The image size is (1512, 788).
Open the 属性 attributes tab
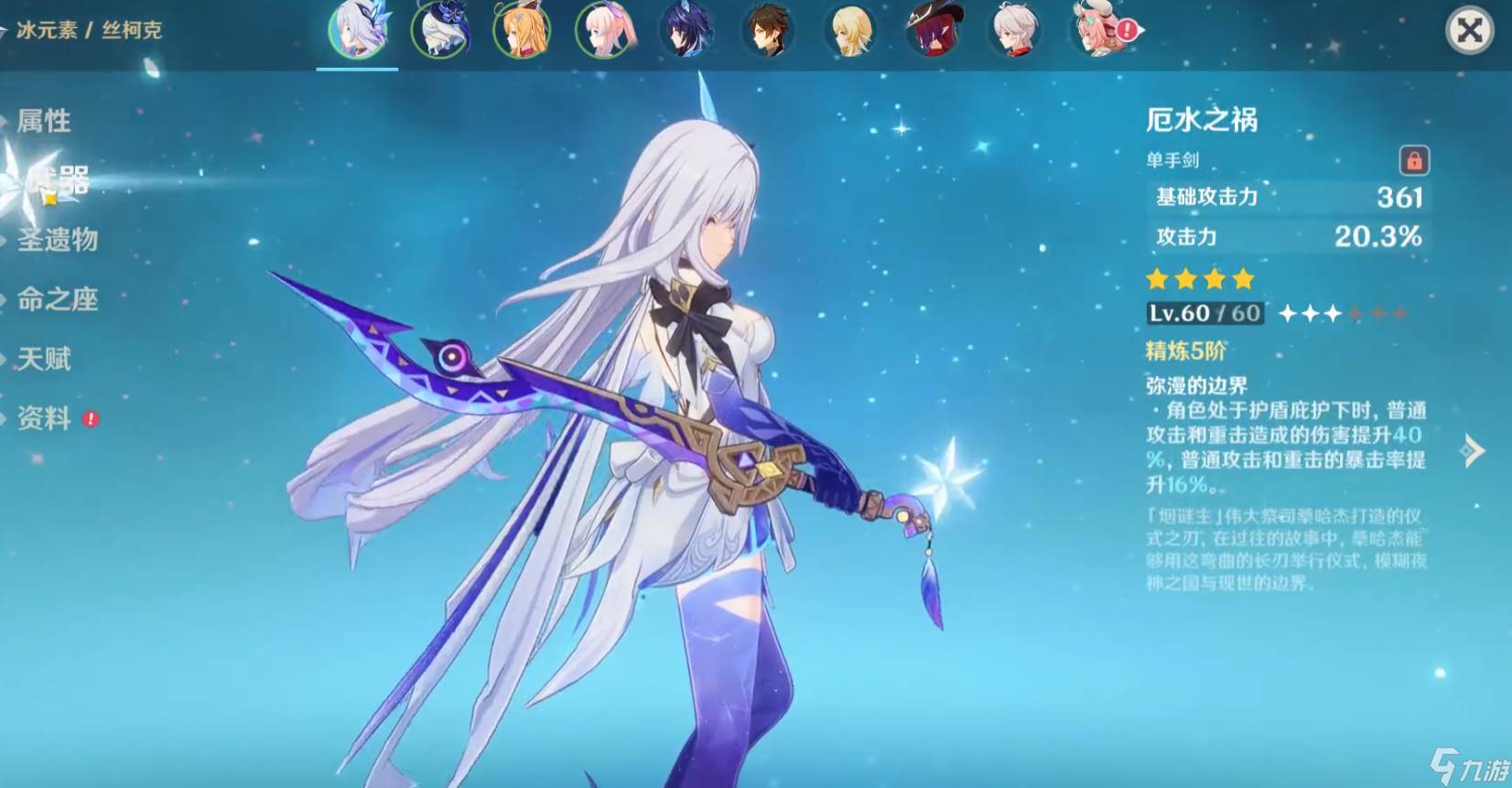[x=43, y=121]
